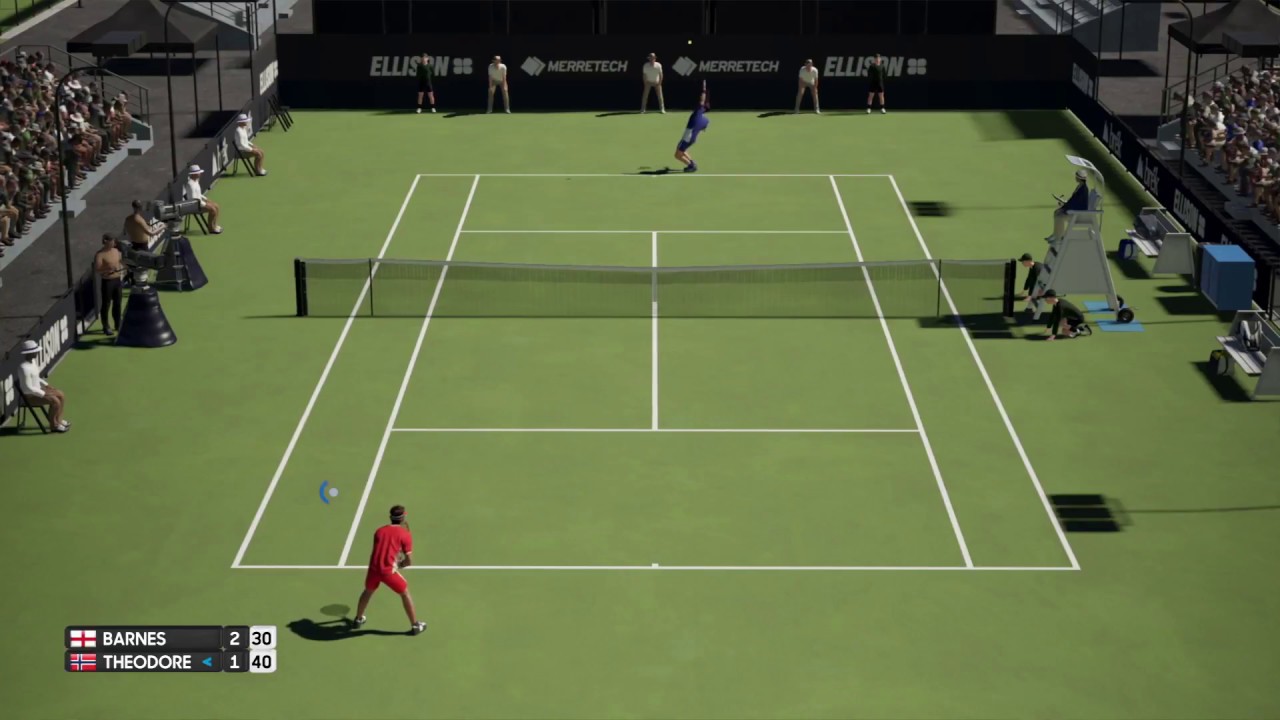Click the serving player in blue at far baseline
This screenshot has width=1280, height=720.
tap(690, 130)
